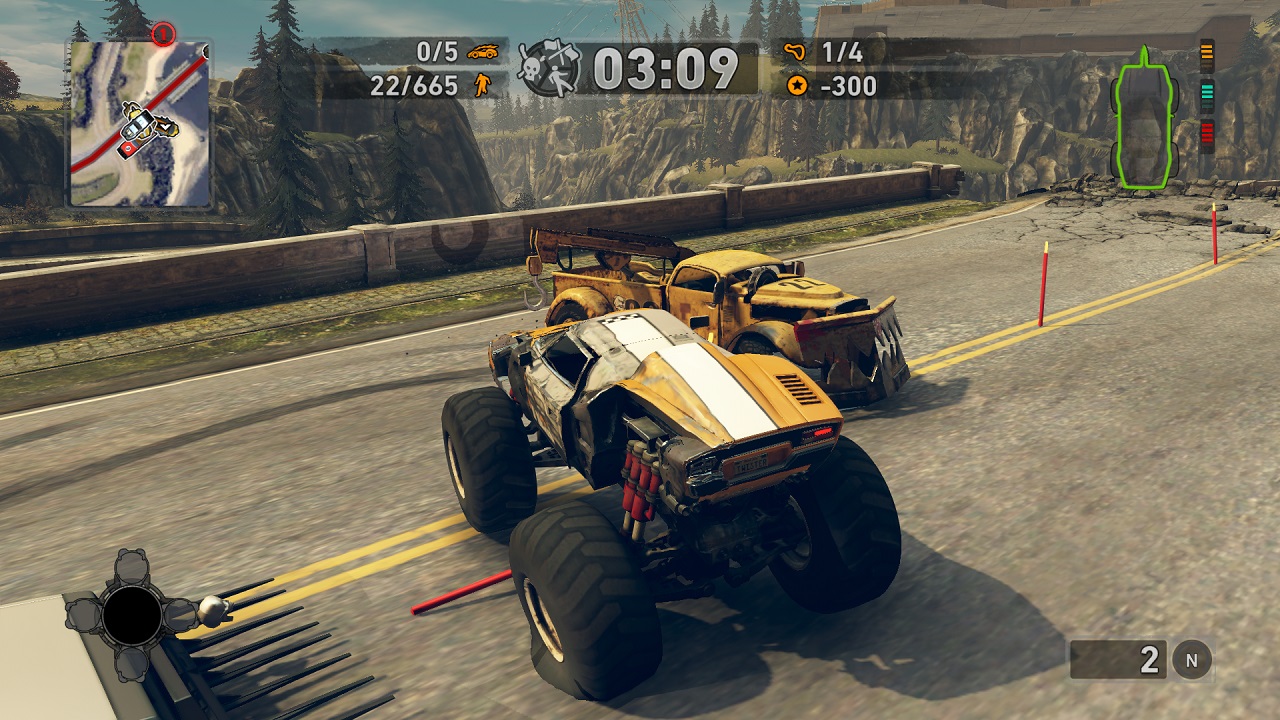Click the red alert marker above the minimap
Viewport: 1280px width, 720px height.
coord(163,35)
